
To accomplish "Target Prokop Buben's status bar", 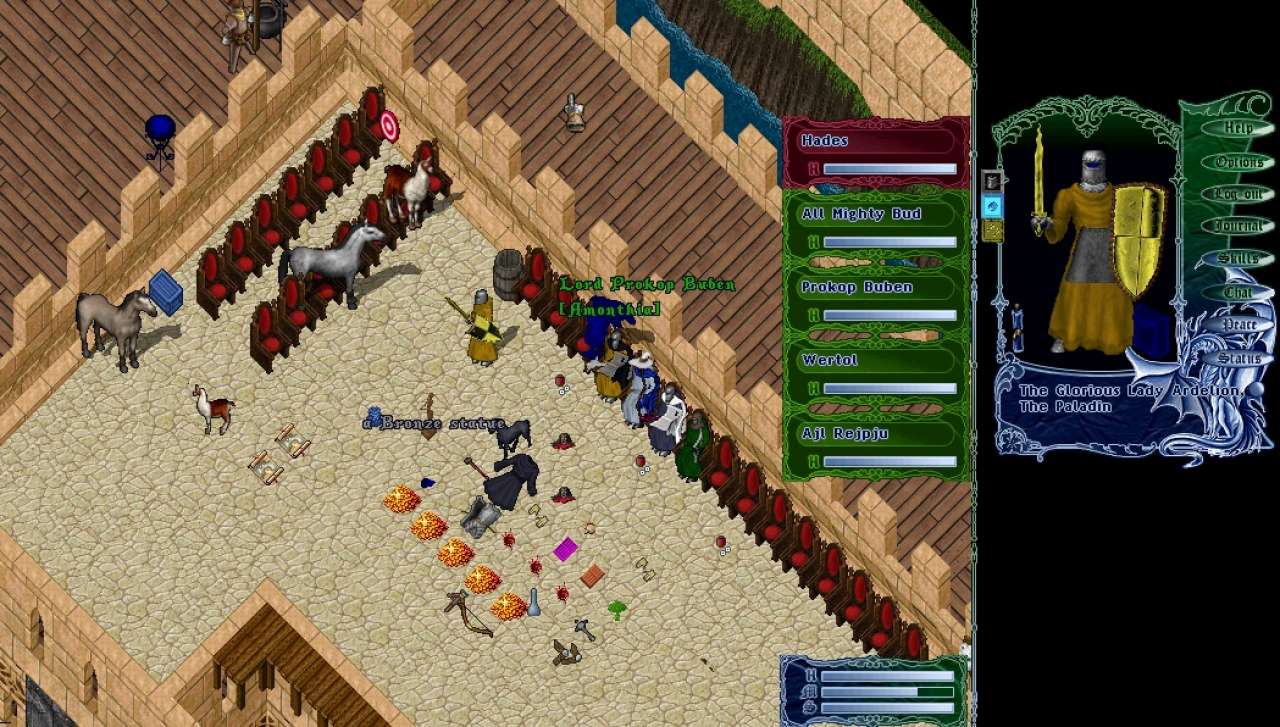I will pyautogui.click(x=876, y=299).
